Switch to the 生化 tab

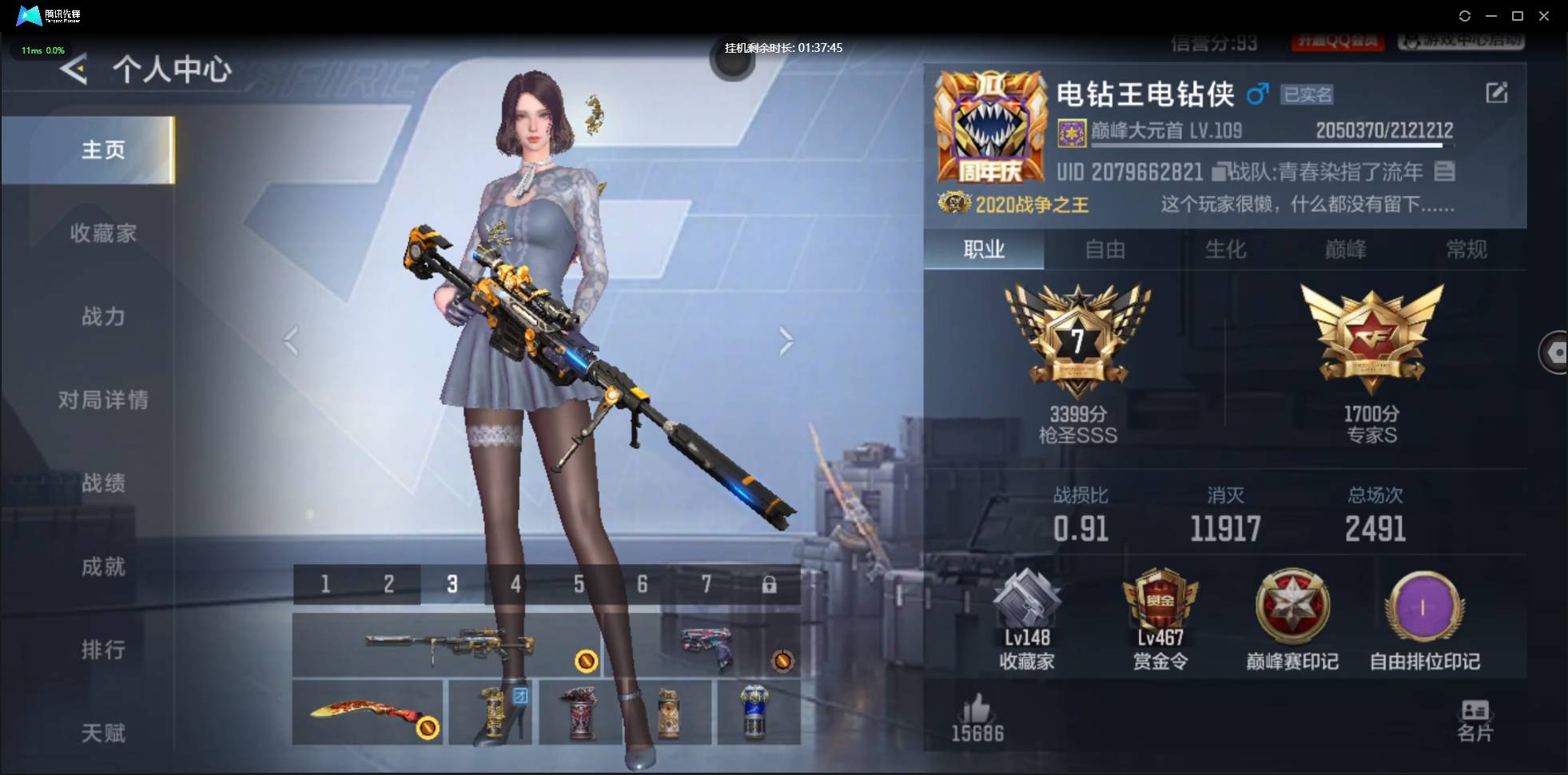coord(1224,250)
